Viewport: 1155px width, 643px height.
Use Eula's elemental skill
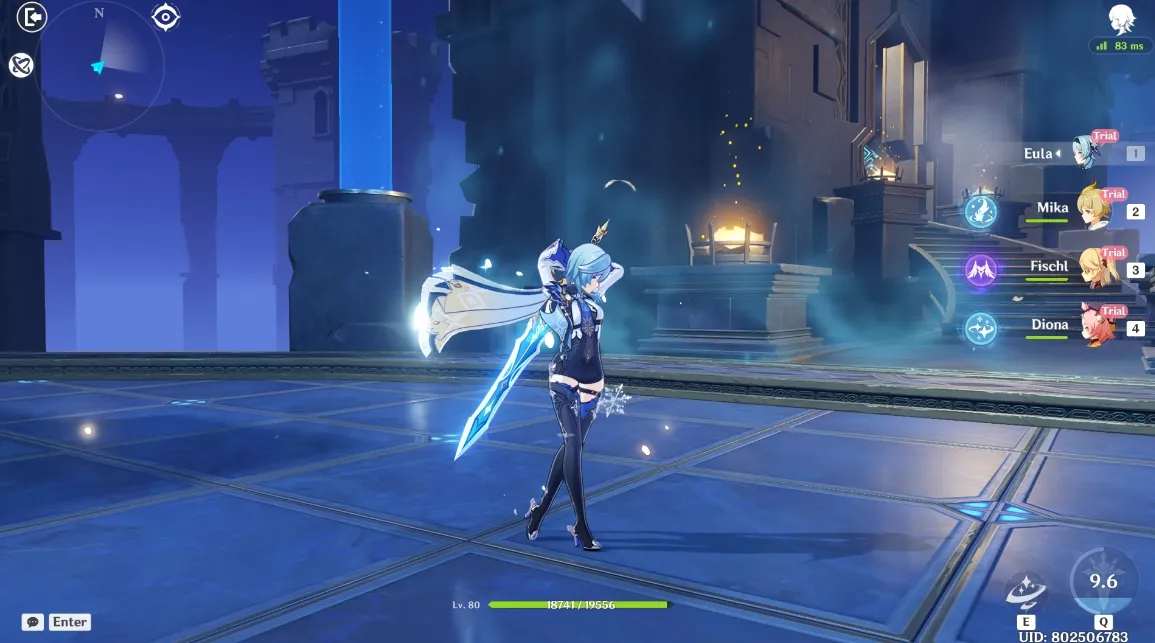pyautogui.click(x=1026, y=591)
